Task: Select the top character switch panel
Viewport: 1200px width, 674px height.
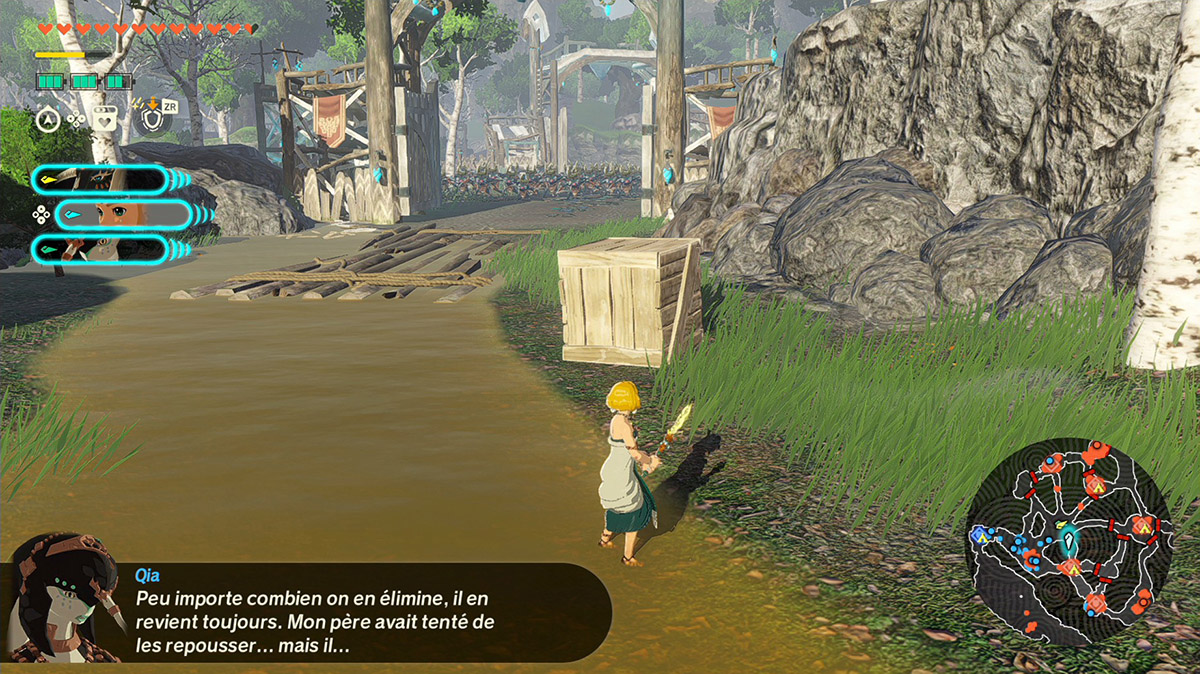Action: 100,179
